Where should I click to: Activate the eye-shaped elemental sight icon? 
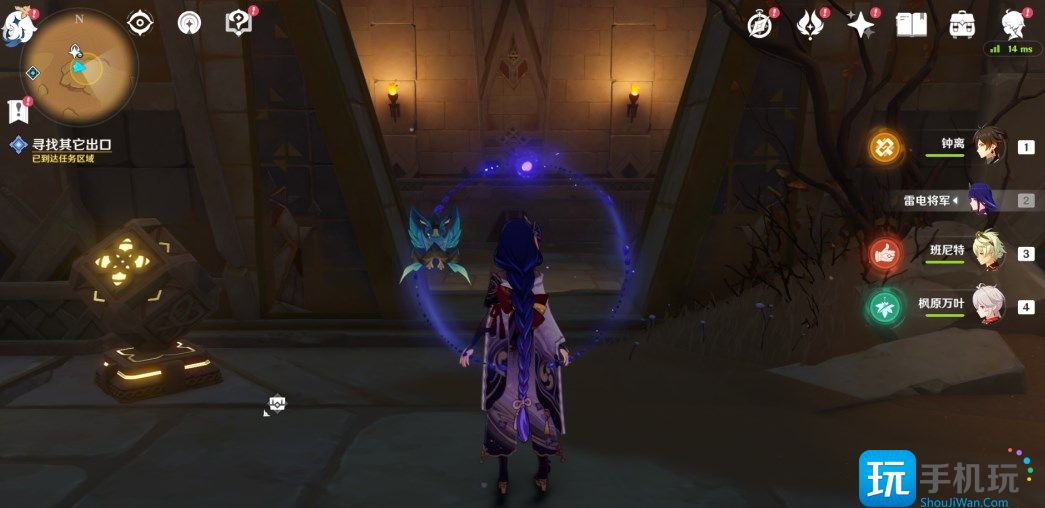[140, 22]
